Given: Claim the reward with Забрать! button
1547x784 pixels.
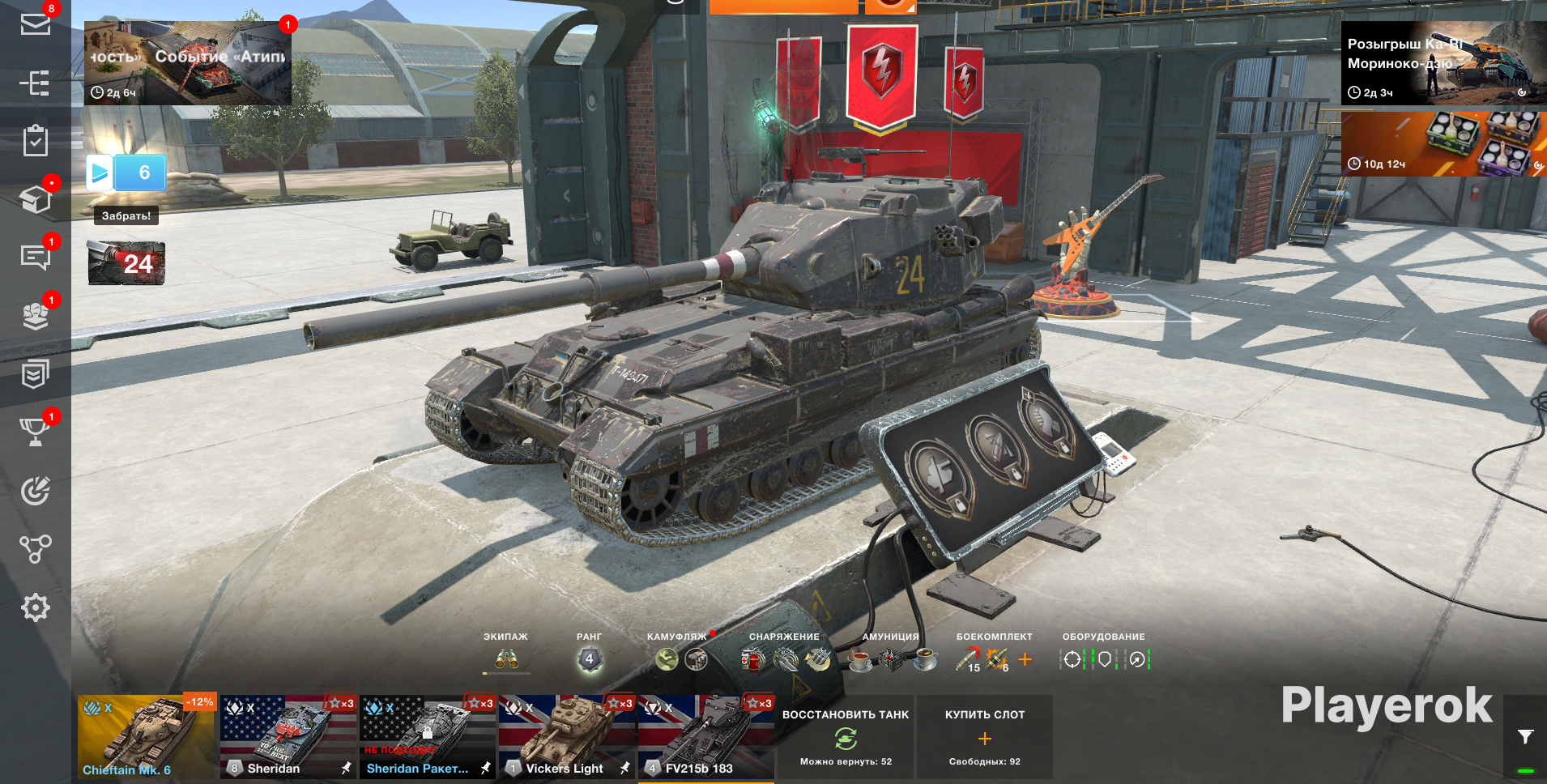Looking at the screenshot, I should (x=126, y=215).
